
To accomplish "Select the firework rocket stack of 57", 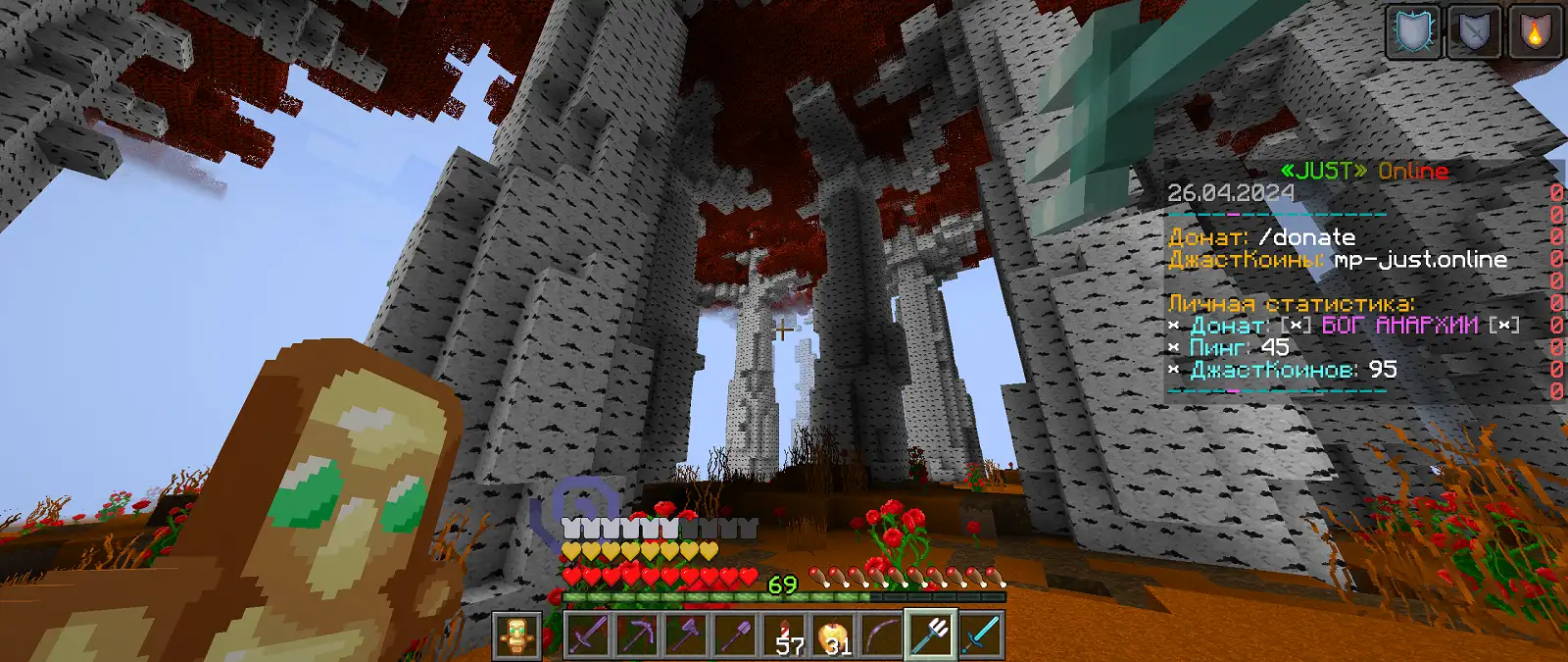I will [785, 636].
